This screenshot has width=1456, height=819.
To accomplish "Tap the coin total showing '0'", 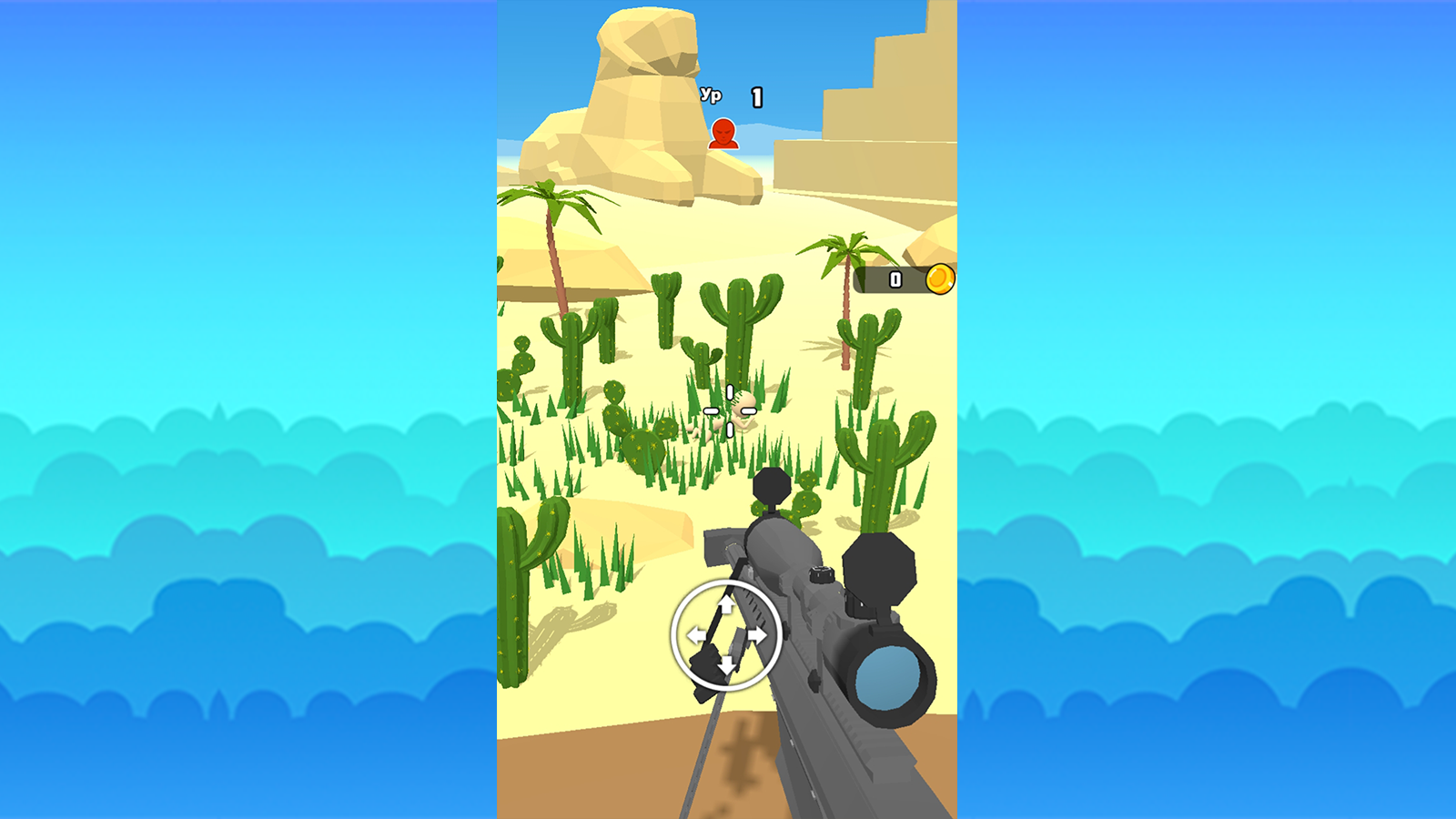I will coord(894,279).
